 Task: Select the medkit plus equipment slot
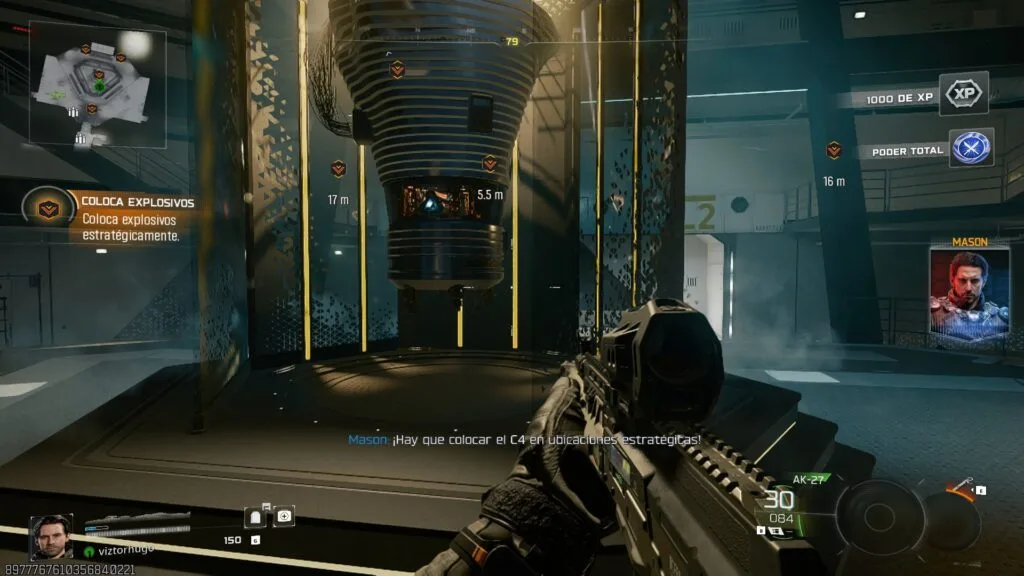[x=285, y=517]
